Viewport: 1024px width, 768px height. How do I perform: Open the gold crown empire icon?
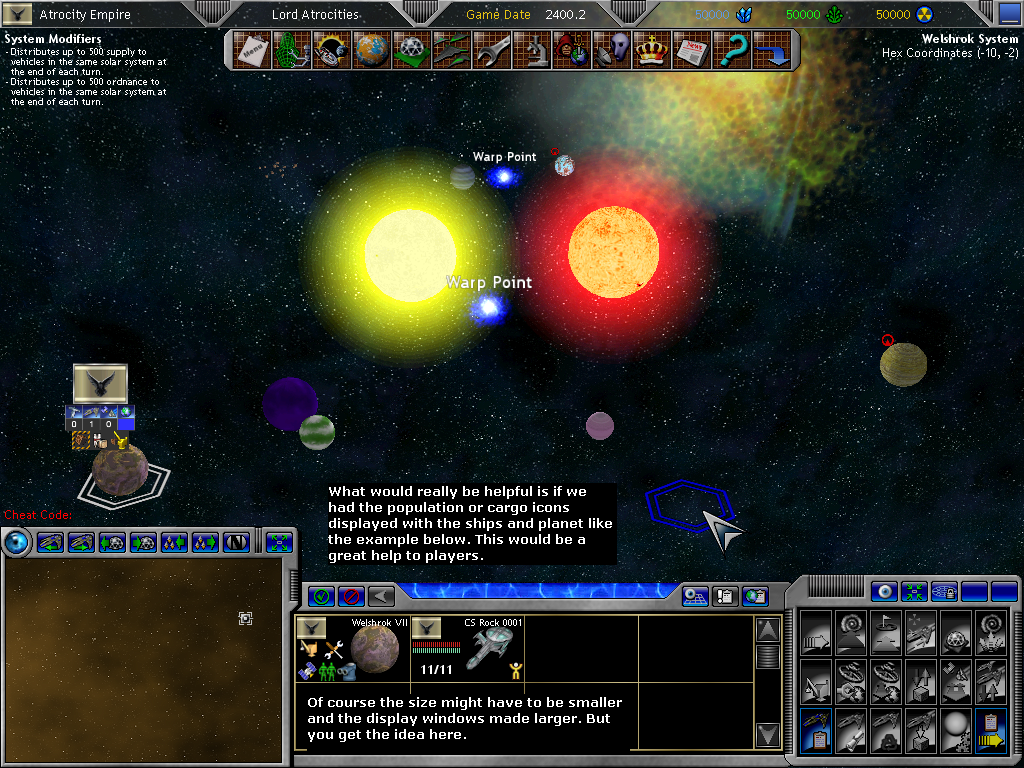[x=651, y=50]
